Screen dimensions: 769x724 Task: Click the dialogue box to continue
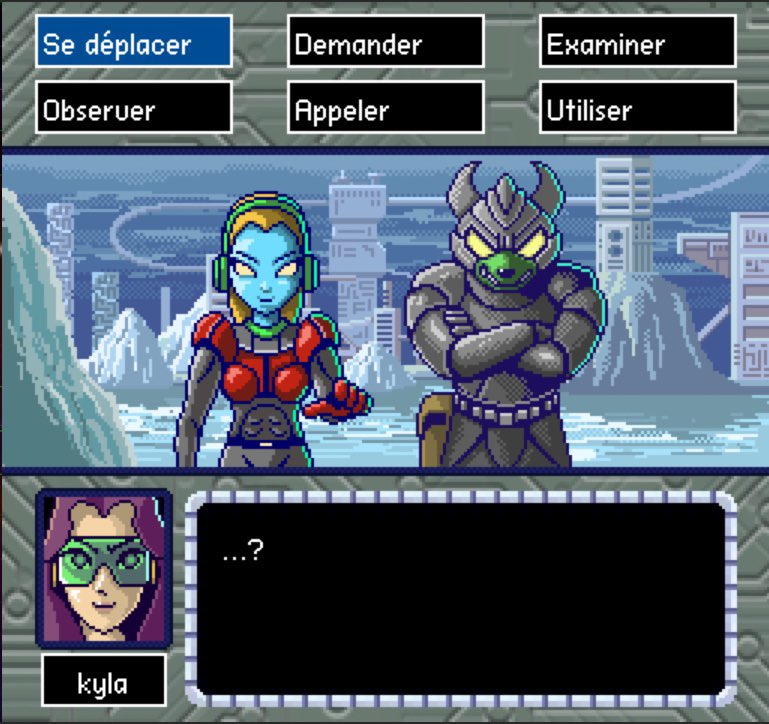460,598
